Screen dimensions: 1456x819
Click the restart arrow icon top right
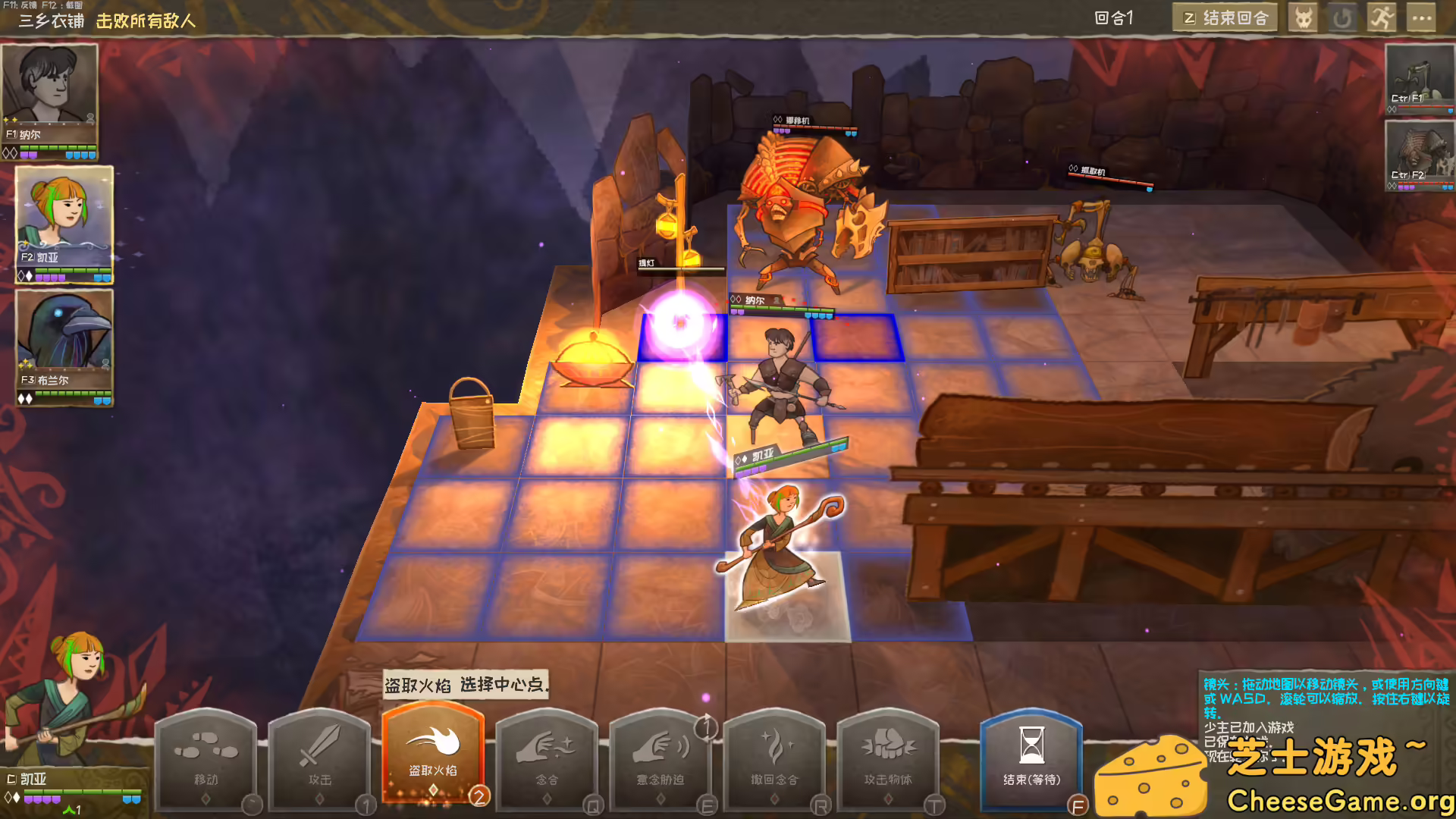[1343, 17]
